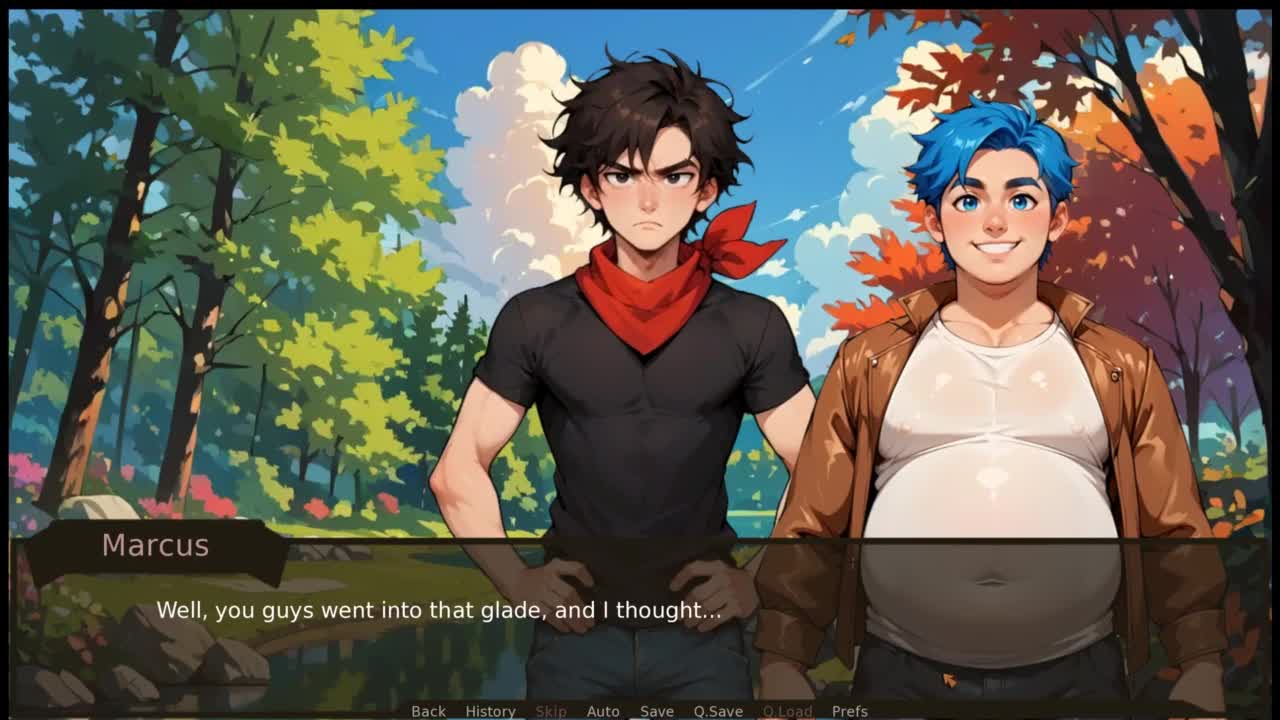1280x720 pixels.
Task: Quick save with Q.Save
Action: point(718,711)
